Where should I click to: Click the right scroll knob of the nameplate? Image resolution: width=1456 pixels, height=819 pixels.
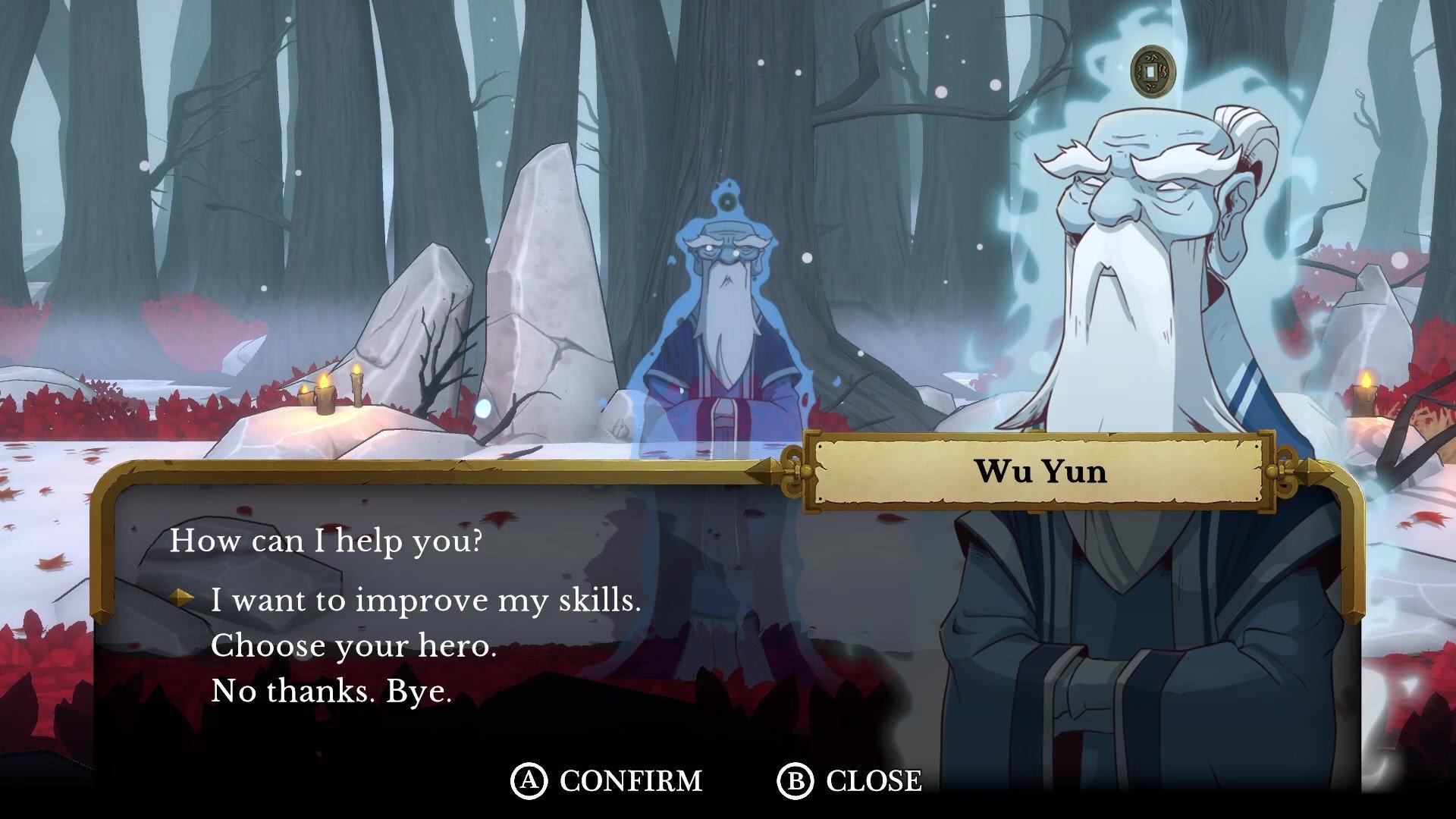(x=1288, y=470)
